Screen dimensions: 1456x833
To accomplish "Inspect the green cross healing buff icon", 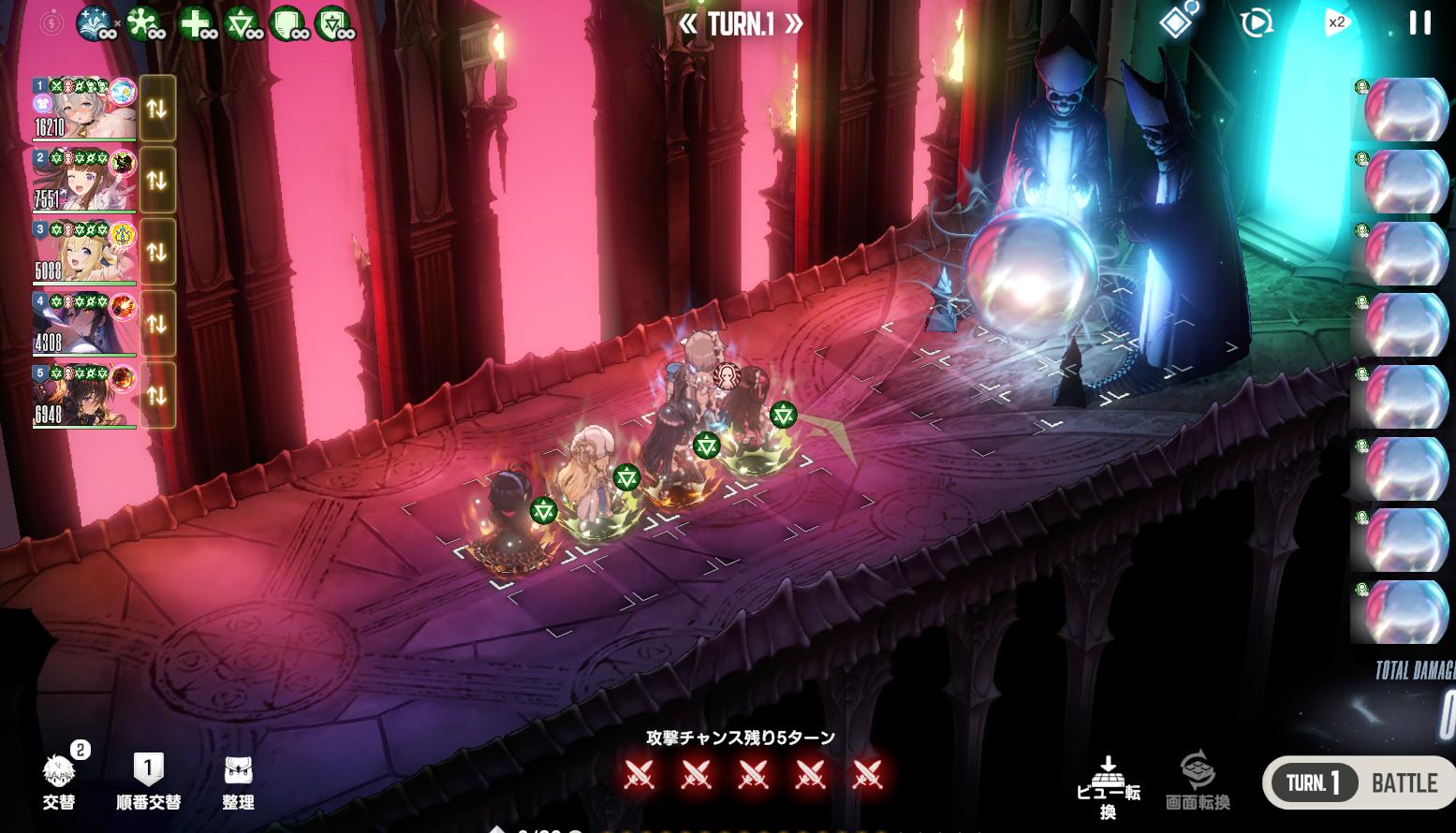I will [195, 23].
